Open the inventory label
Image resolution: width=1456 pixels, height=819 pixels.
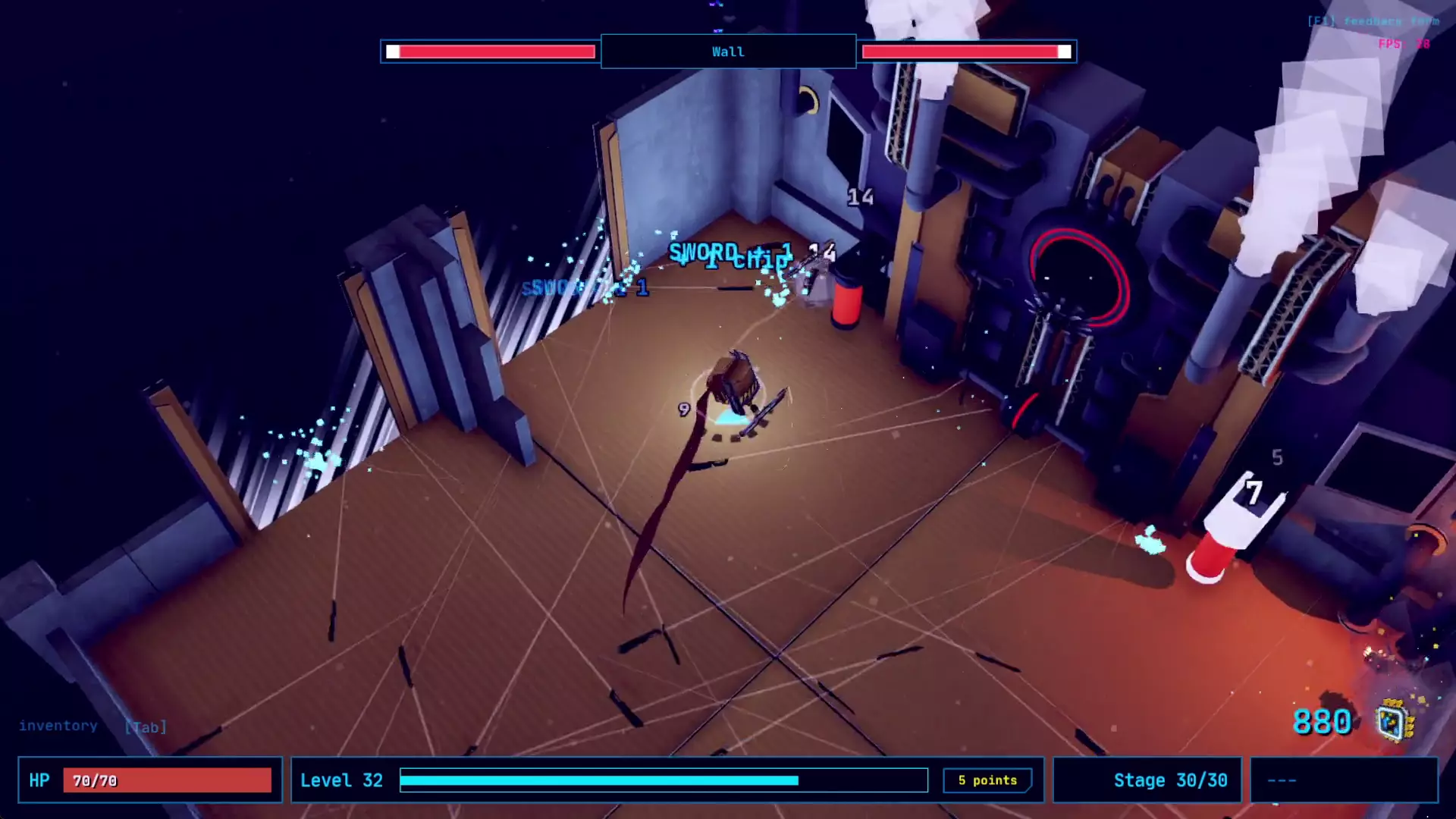tap(58, 726)
